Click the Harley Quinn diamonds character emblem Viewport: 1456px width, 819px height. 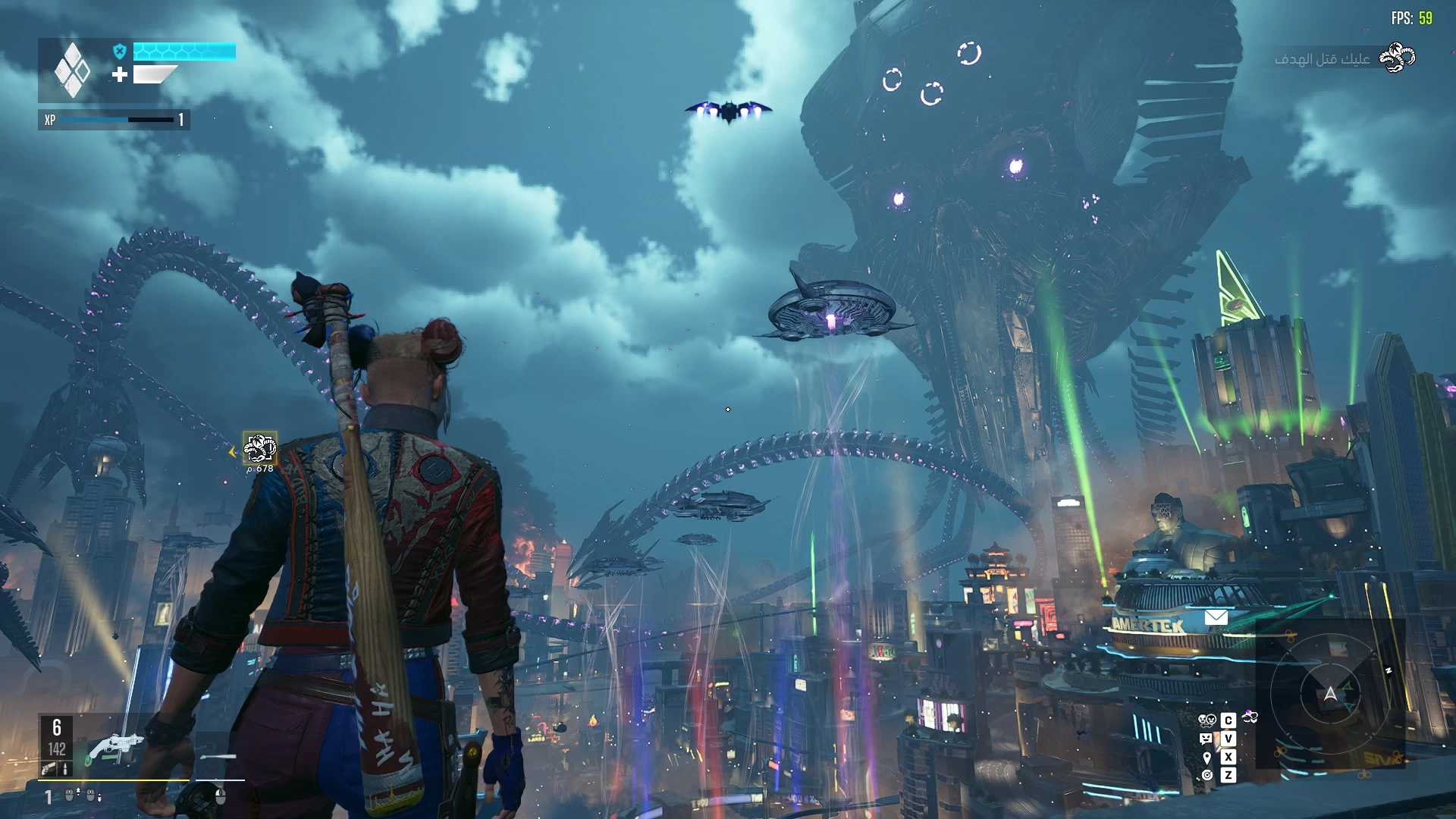tap(72, 71)
